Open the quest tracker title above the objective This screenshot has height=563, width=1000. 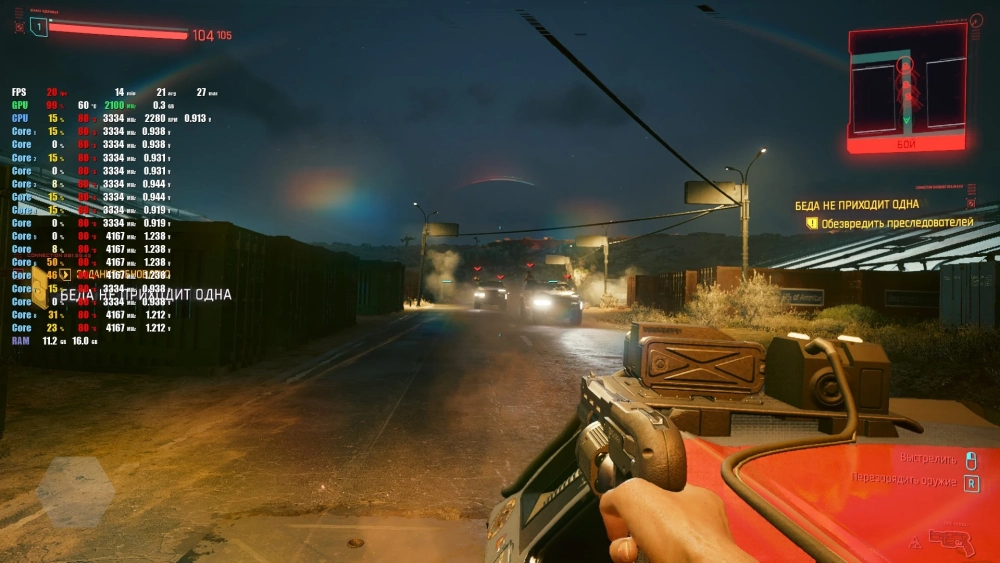pyautogui.click(x=856, y=204)
